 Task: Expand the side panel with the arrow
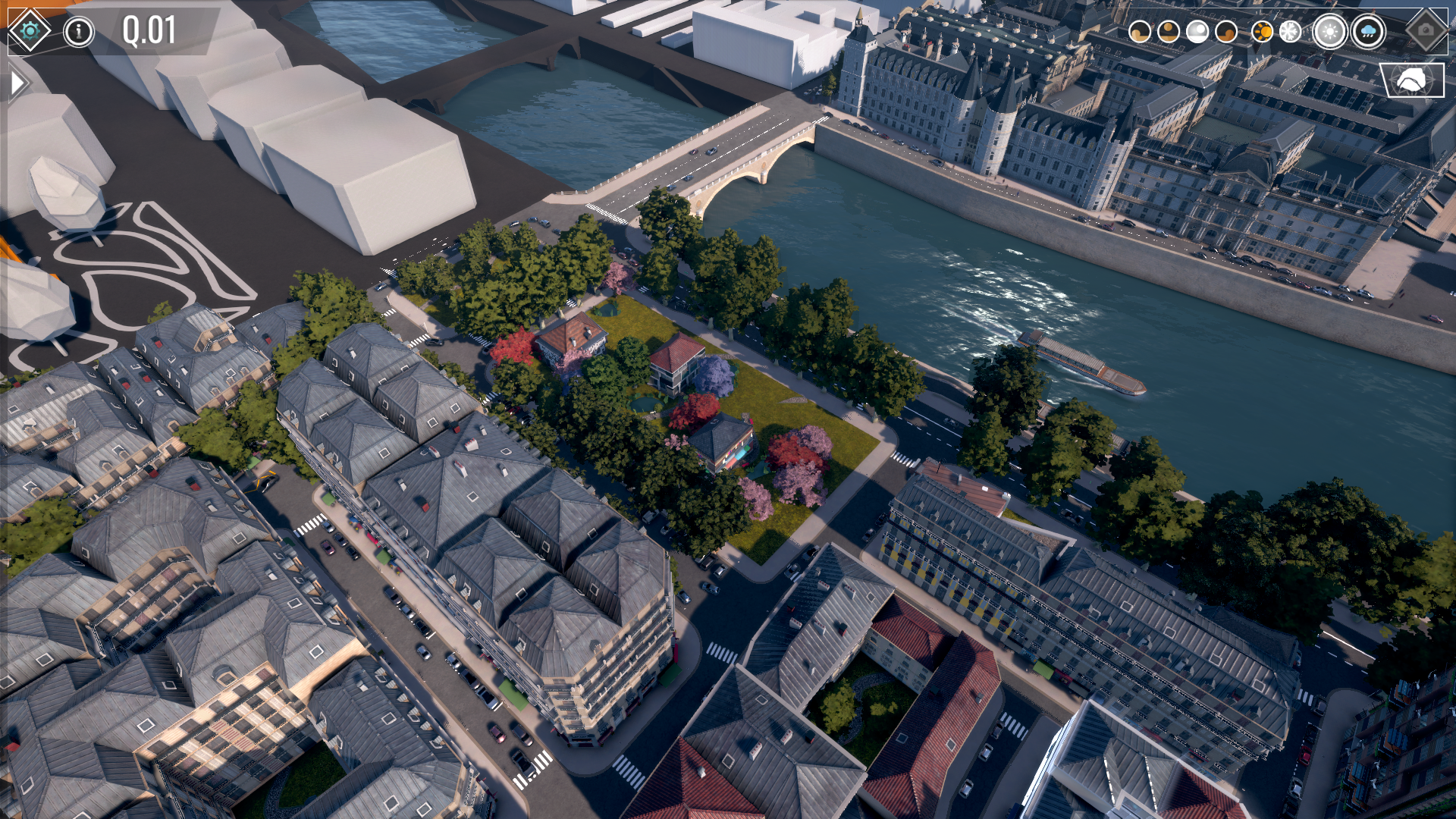tap(18, 83)
